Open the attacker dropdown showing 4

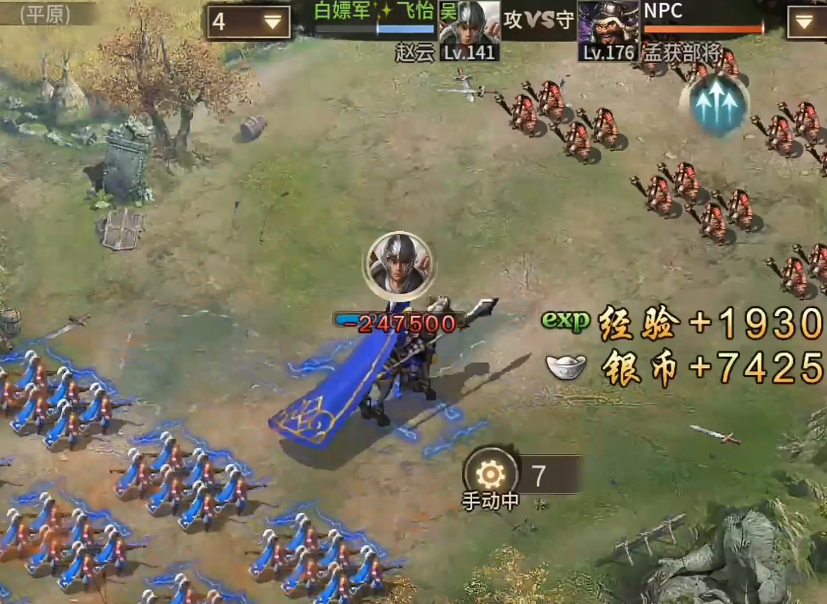(x=249, y=22)
